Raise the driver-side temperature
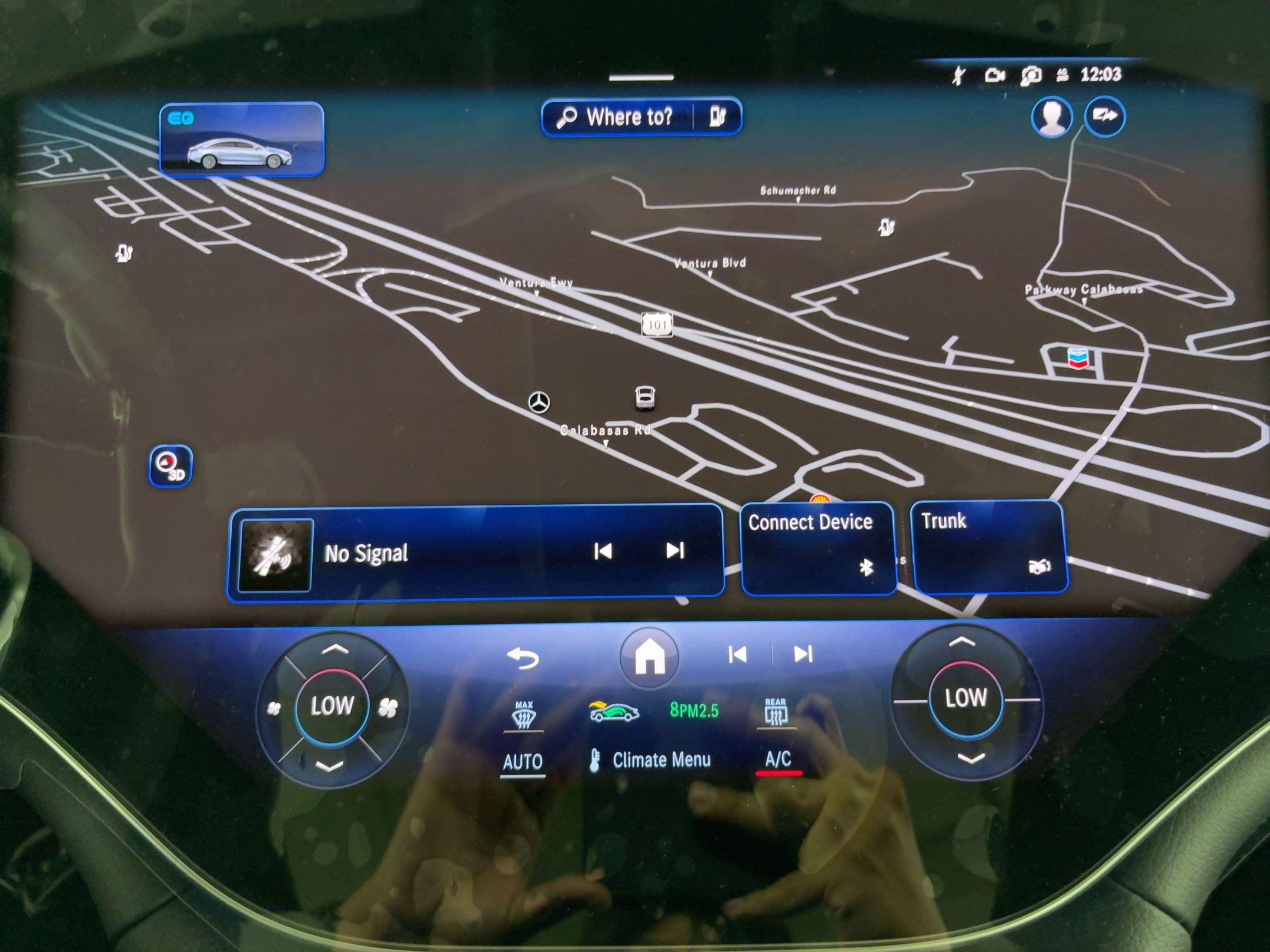 pyautogui.click(x=334, y=650)
